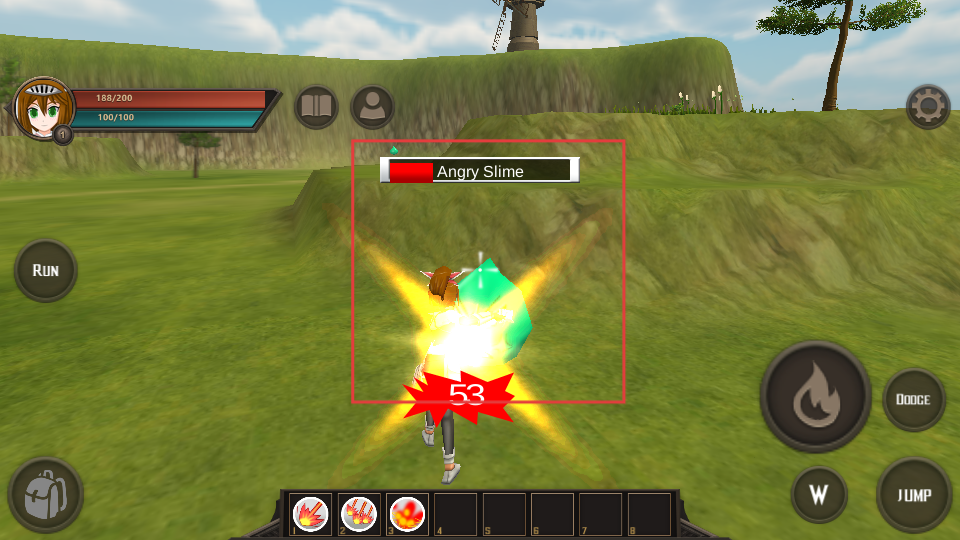Open the character profile icon
Image resolution: width=960 pixels, height=540 pixels.
[372, 107]
